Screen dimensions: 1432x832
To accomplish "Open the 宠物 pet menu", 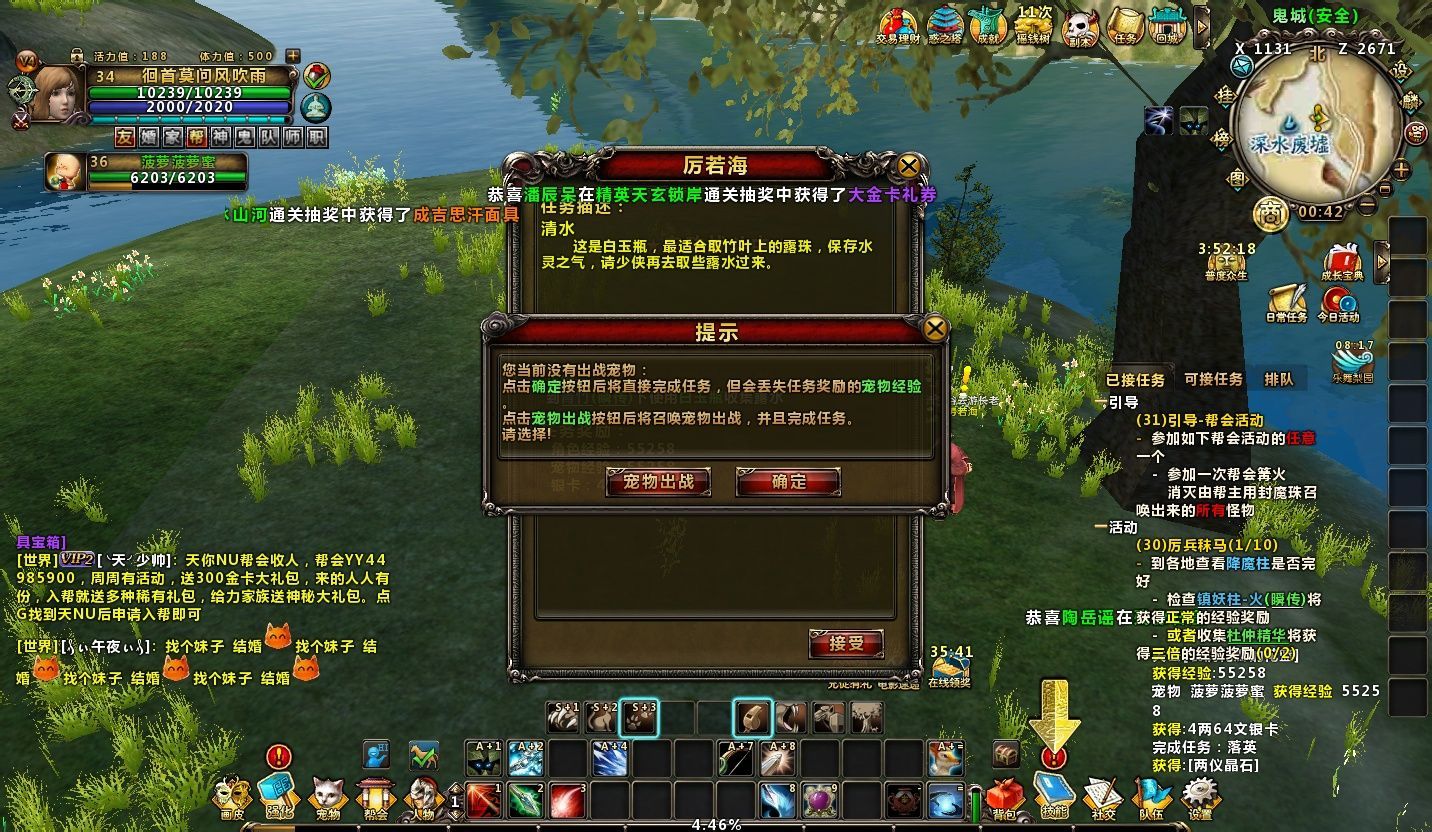I will tap(327, 797).
